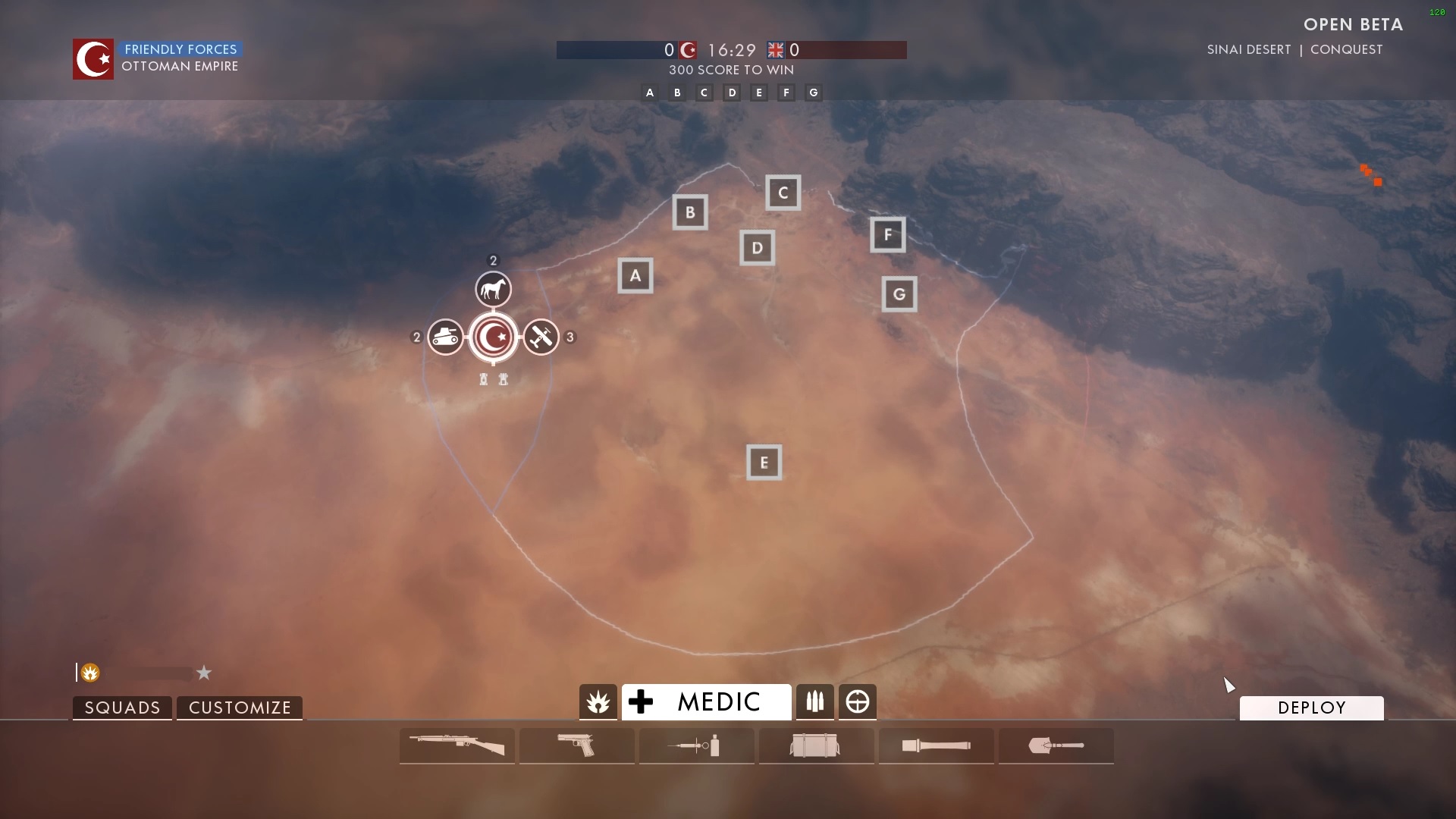The width and height of the screenshot is (1456, 819).
Task: Select the pistol sidearm slot
Action: (x=577, y=745)
